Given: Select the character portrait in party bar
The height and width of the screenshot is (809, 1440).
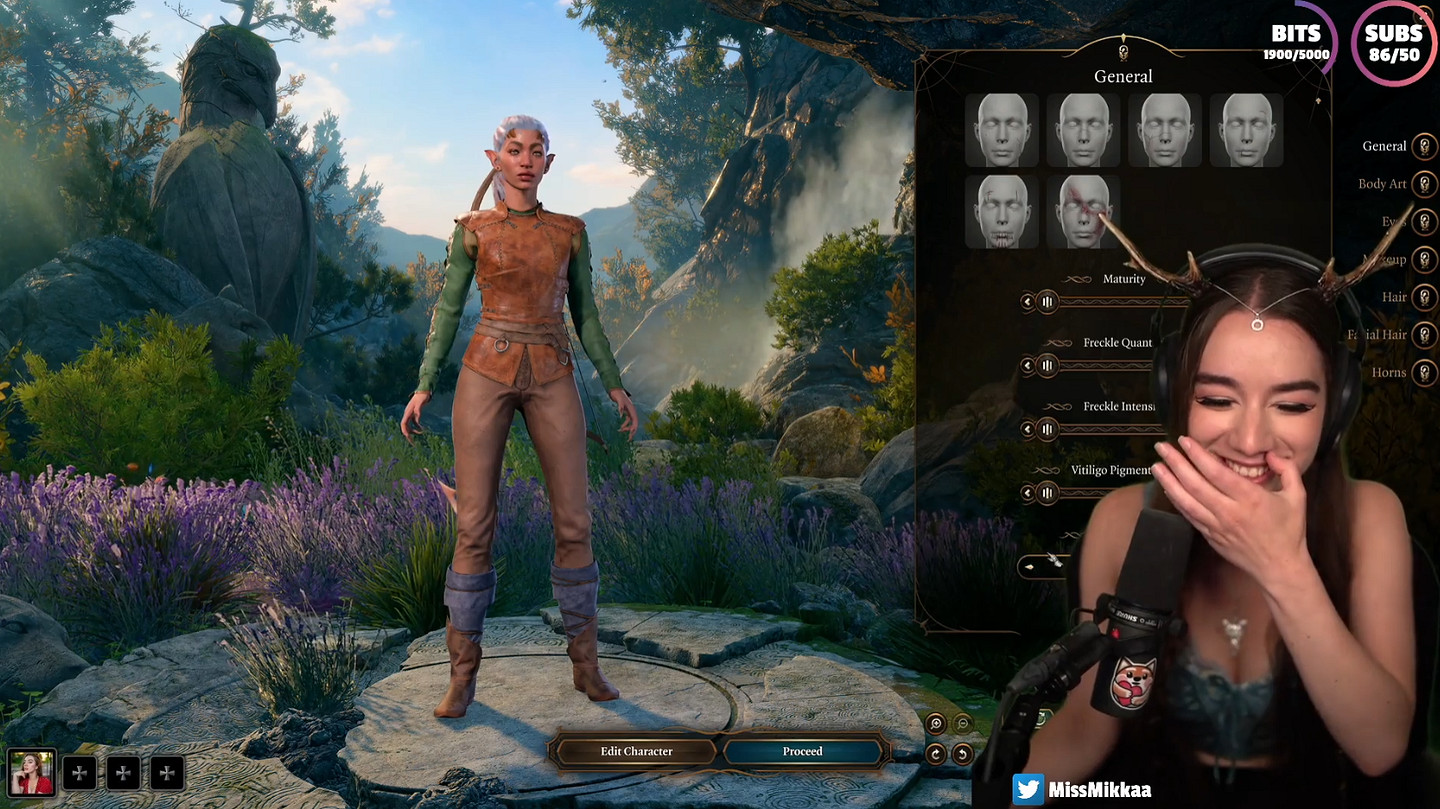Looking at the screenshot, I should coord(32,773).
